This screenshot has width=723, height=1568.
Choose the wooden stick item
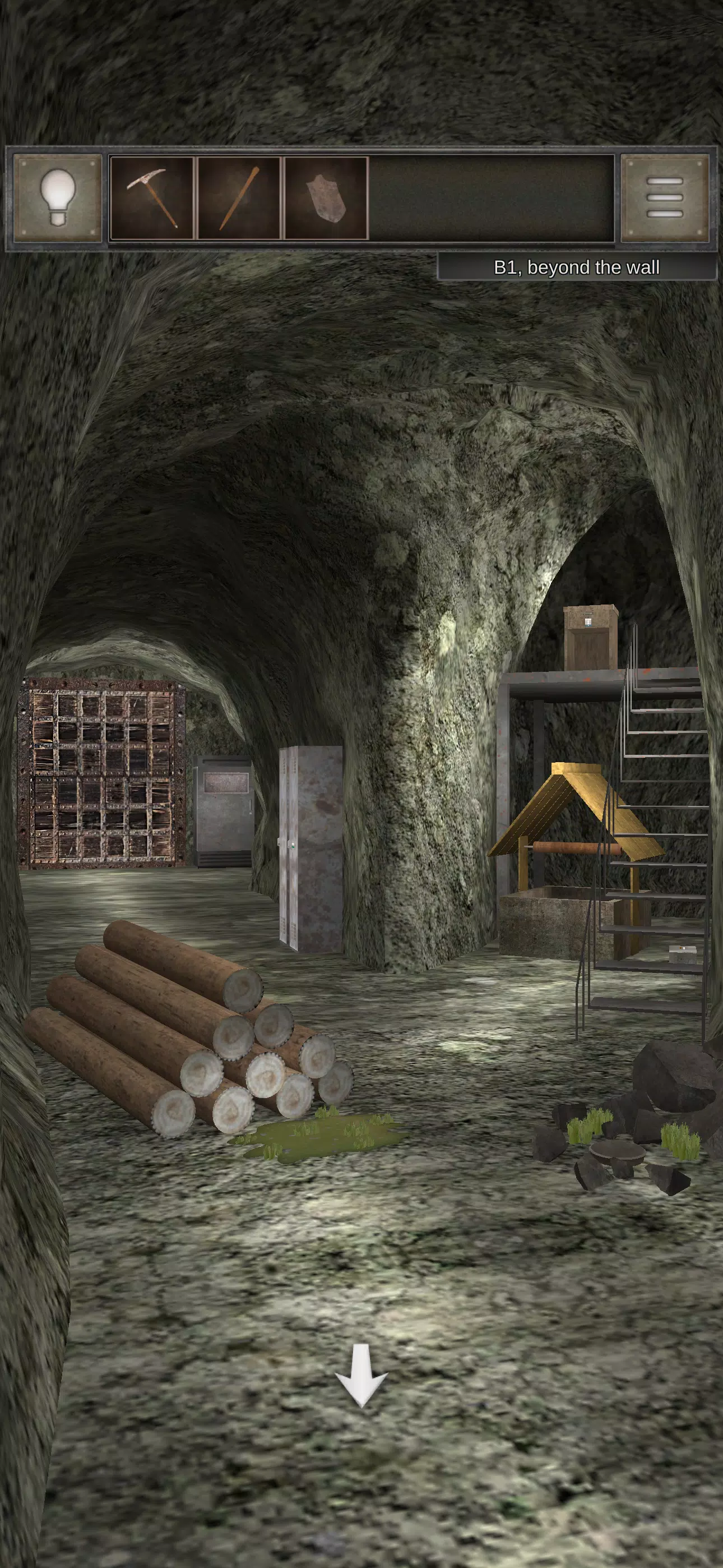coord(239,198)
